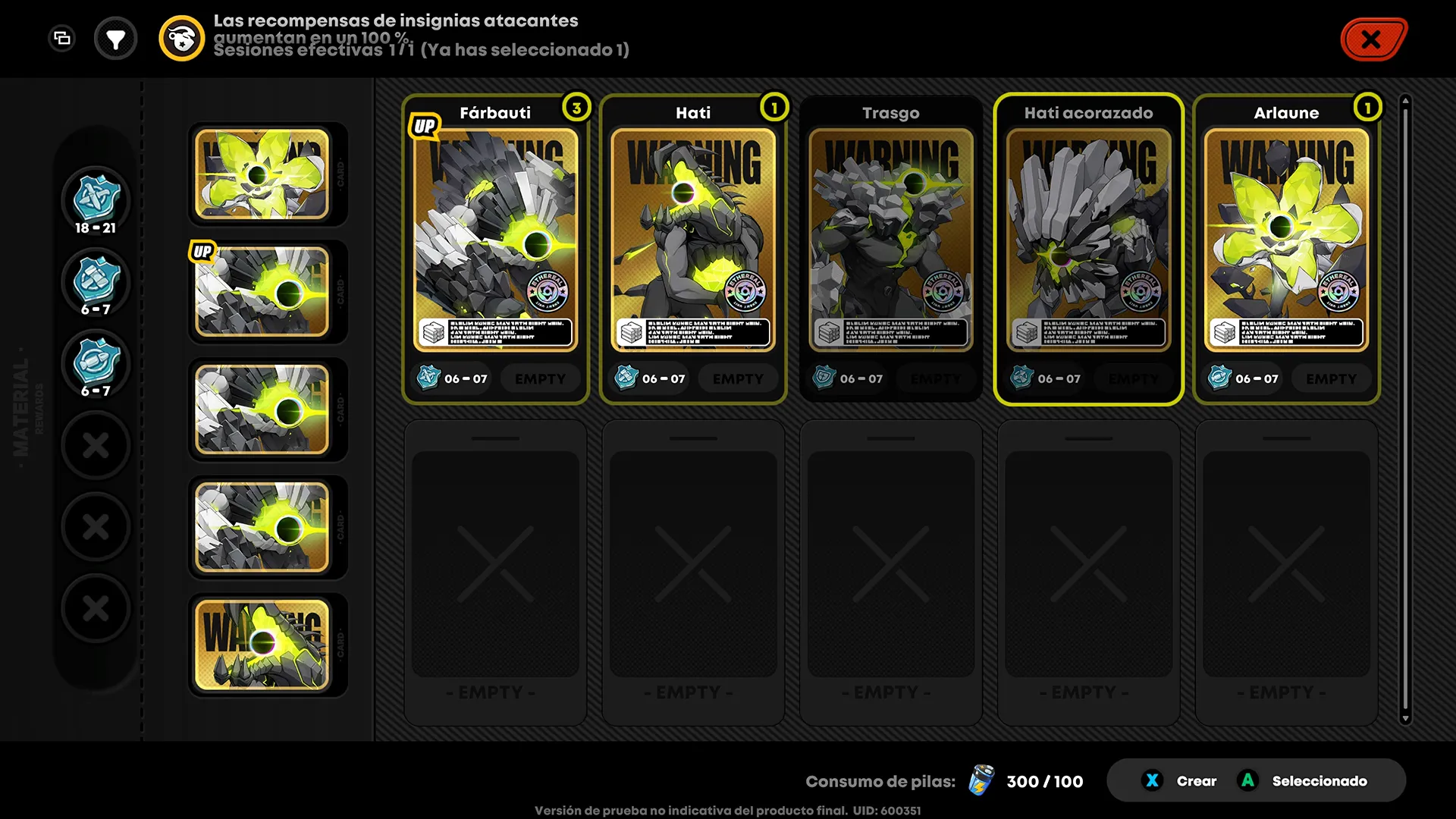Close the card selection screen

point(1372,39)
